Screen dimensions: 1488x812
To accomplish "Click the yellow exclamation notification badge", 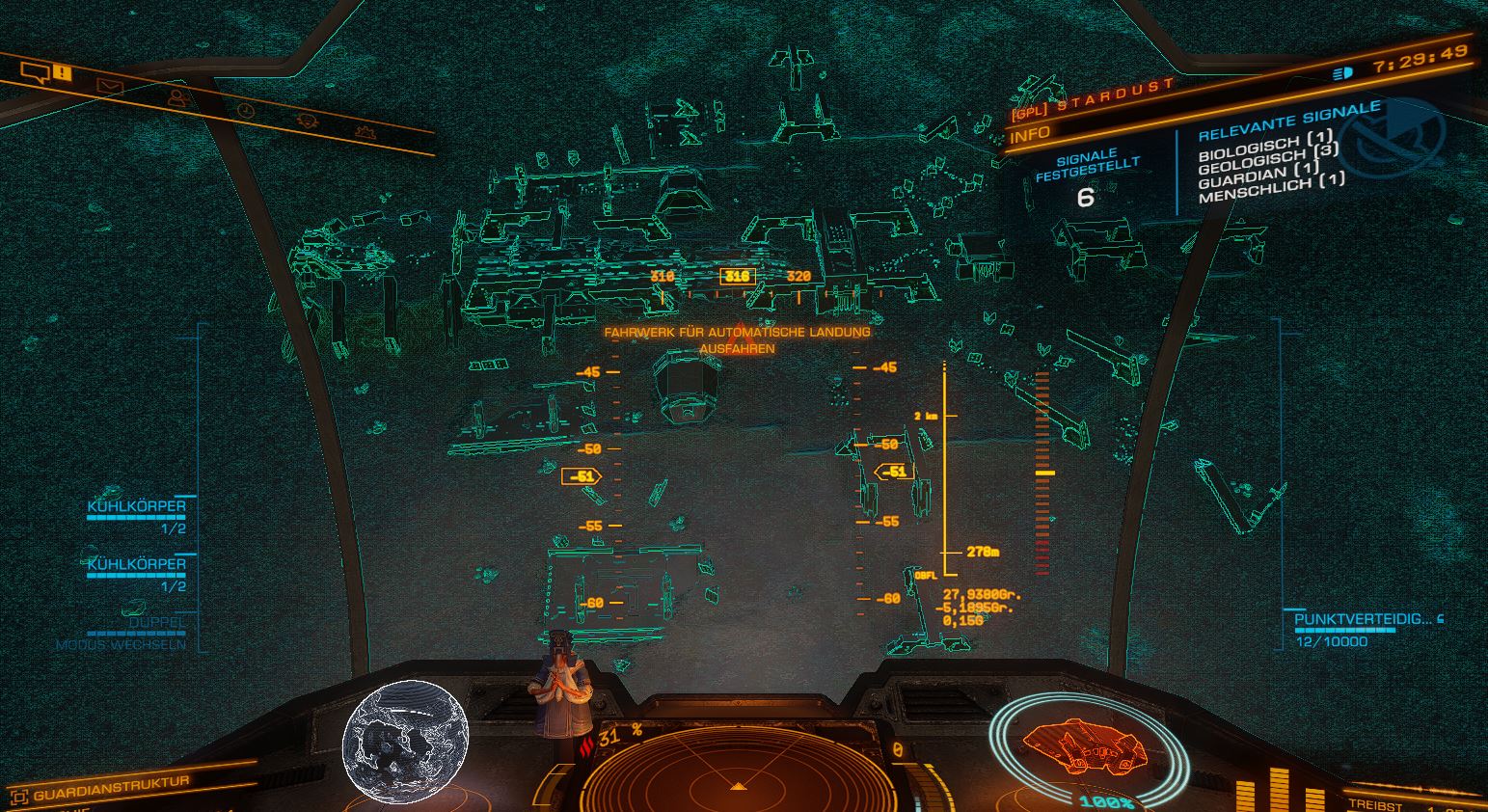I will pos(63,72).
